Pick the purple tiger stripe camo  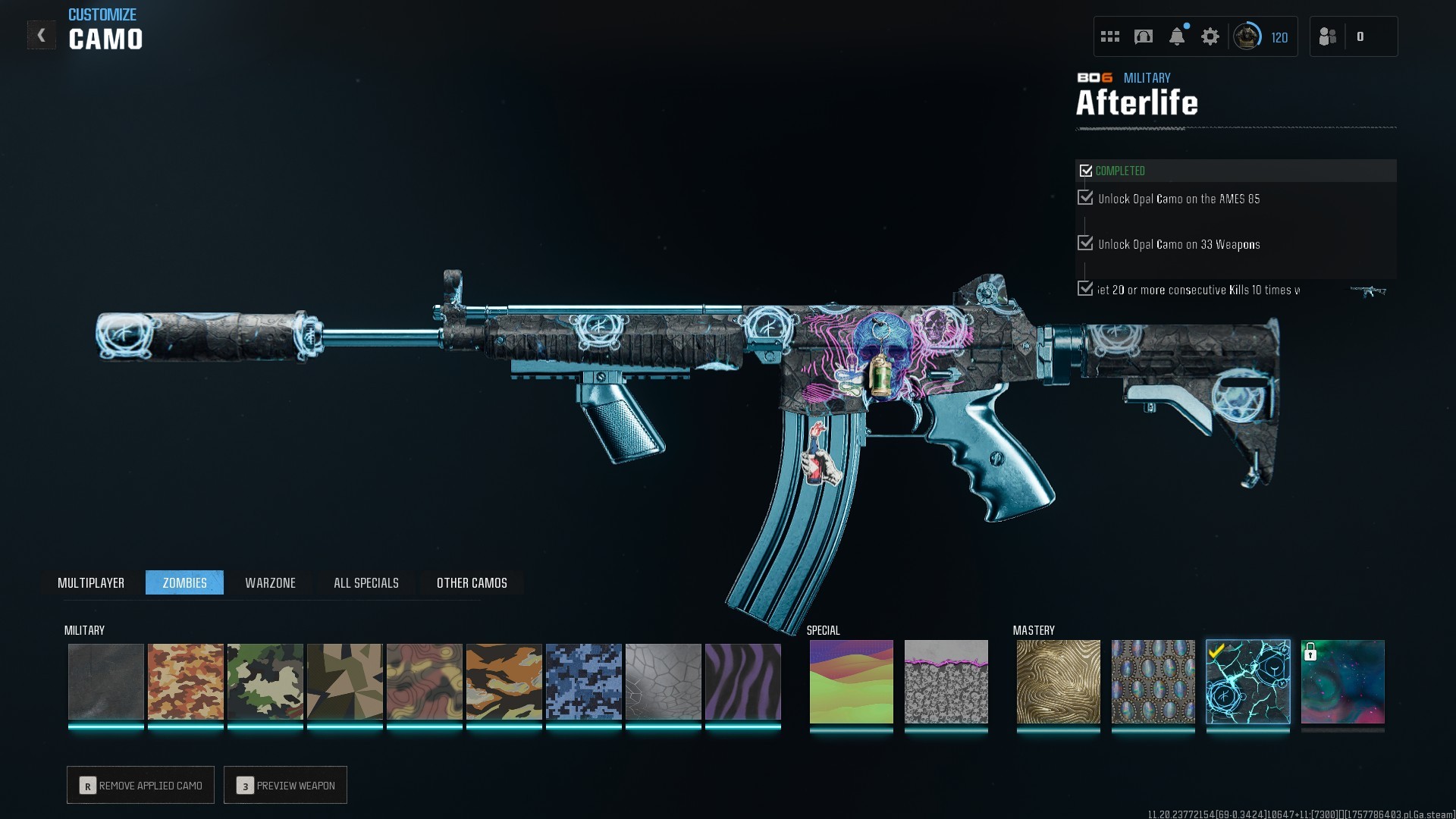coord(742,681)
